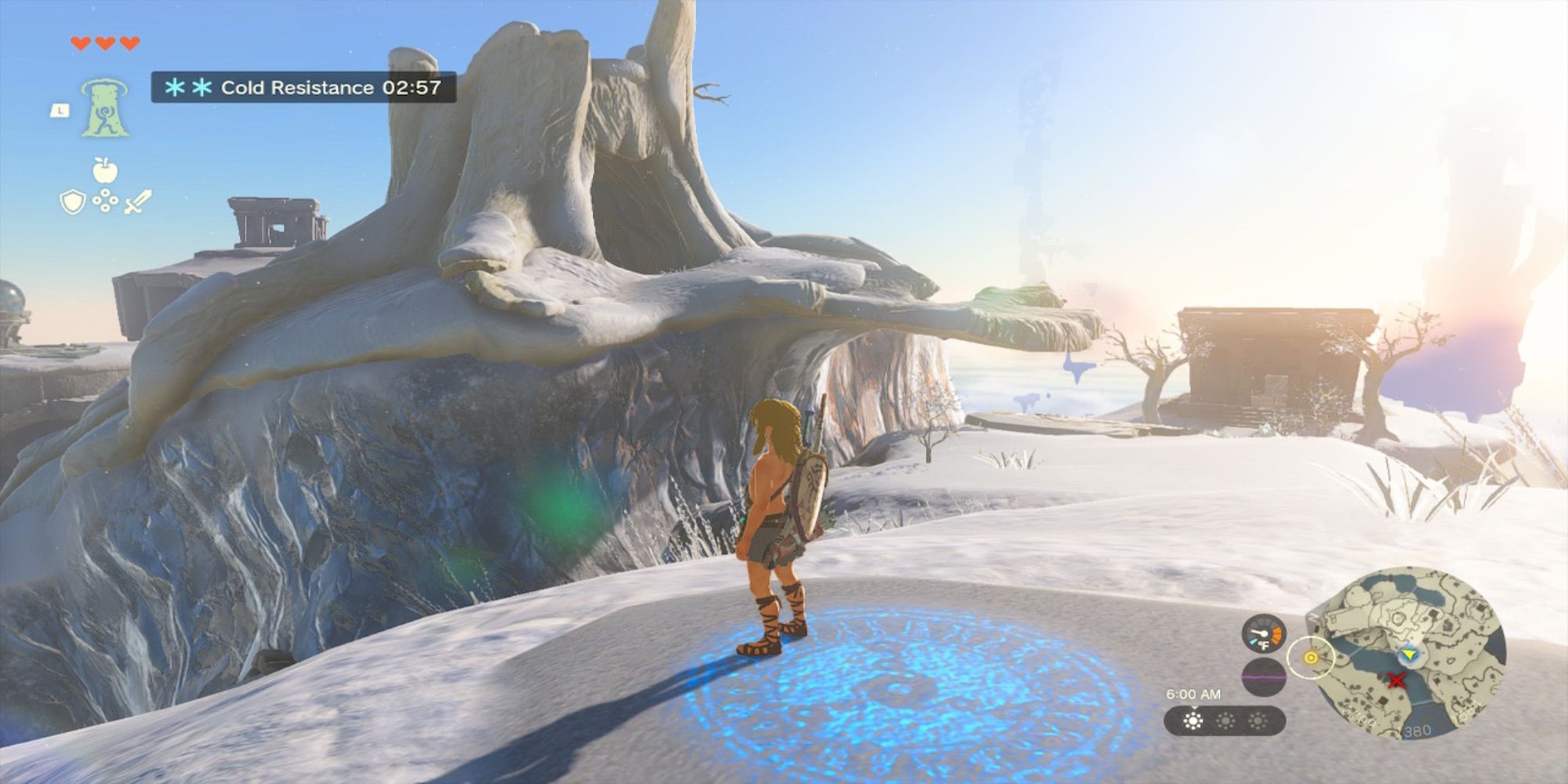Click the second snowflake on the Cold Resistance banner
The image size is (1568, 784).
(201, 87)
